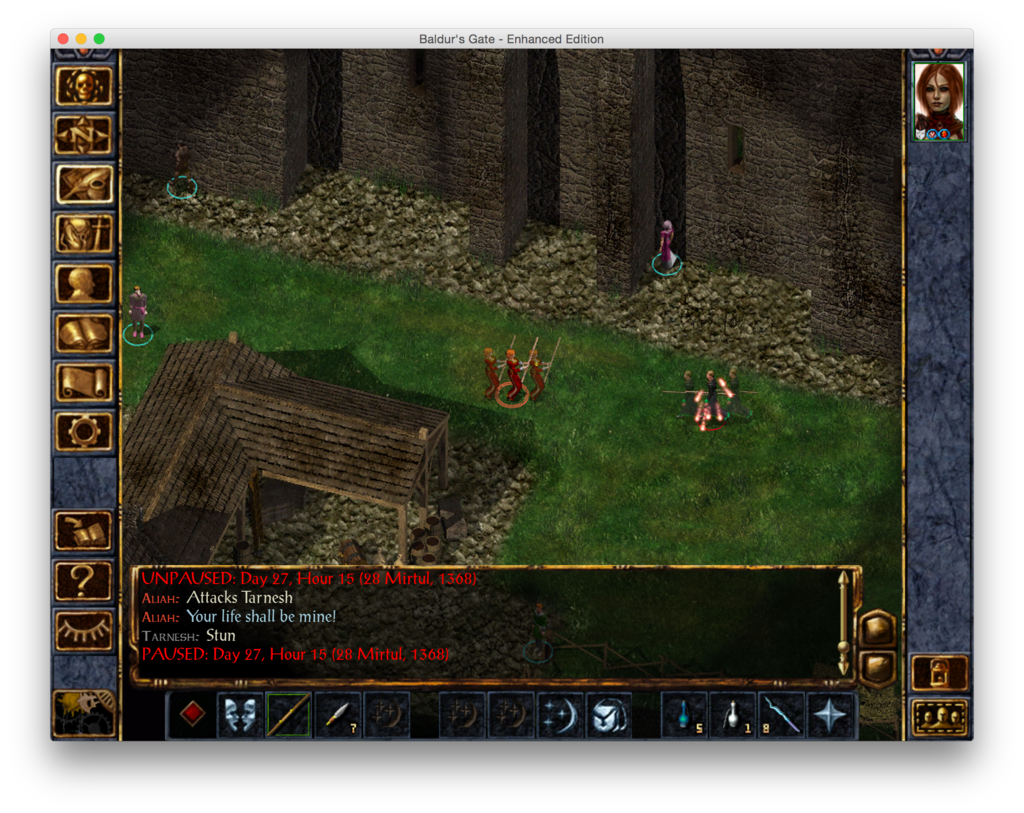Activate the twin masks dialogue button
Screen dimensions: 1024x813
coord(240,715)
